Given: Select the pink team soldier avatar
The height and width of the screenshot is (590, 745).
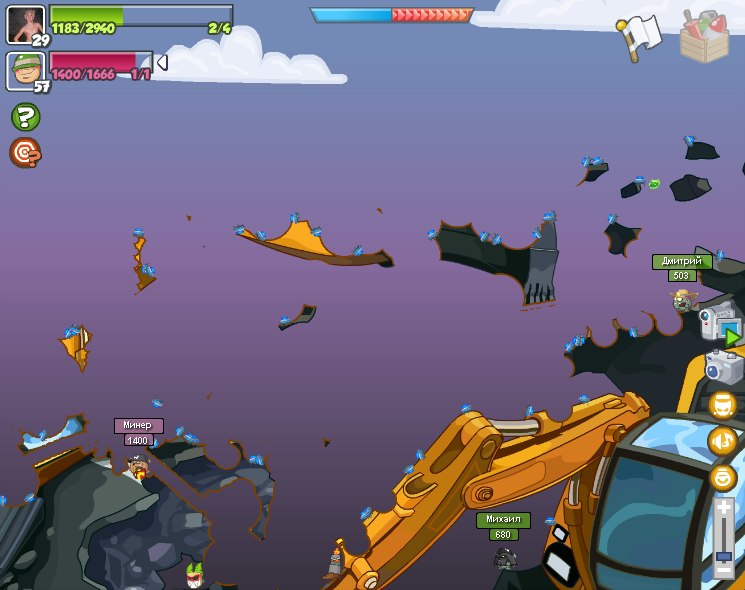Looking at the screenshot, I should [x=25, y=71].
